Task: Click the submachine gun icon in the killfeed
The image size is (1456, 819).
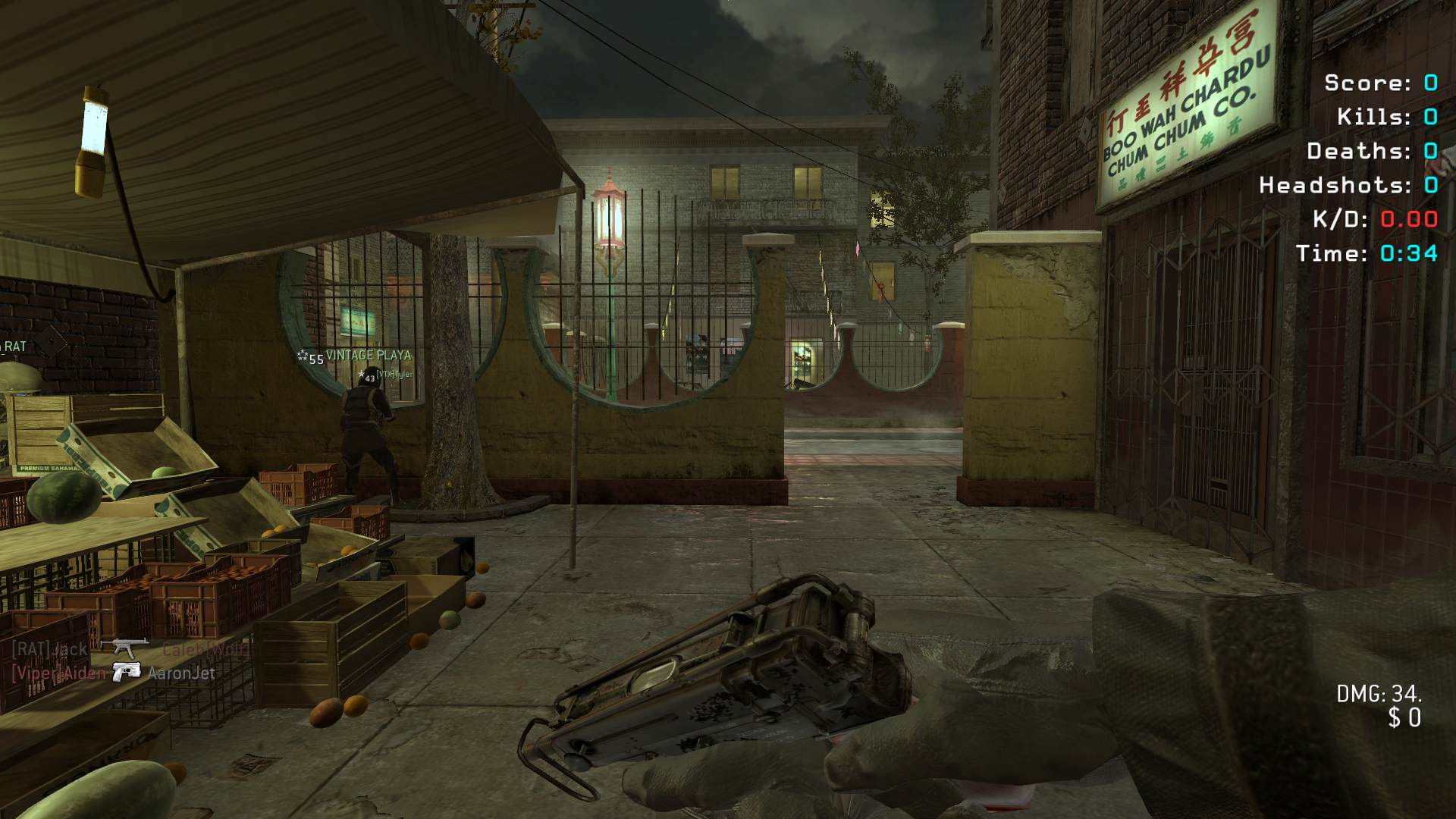Action: pyautogui.click(x=125, y=648)
